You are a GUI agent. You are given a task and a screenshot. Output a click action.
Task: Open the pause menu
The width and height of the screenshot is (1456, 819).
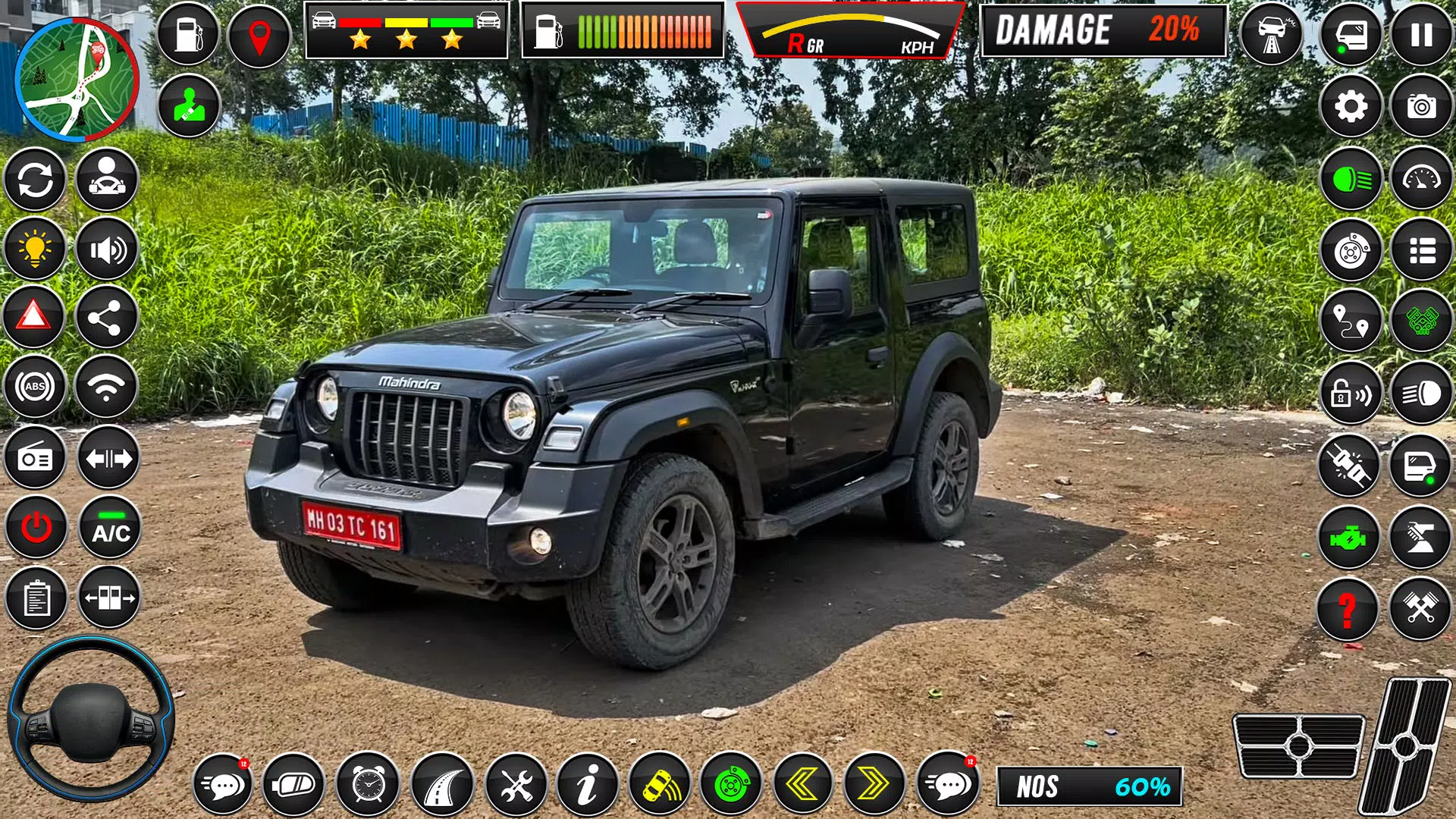[x=1422, y=34]
